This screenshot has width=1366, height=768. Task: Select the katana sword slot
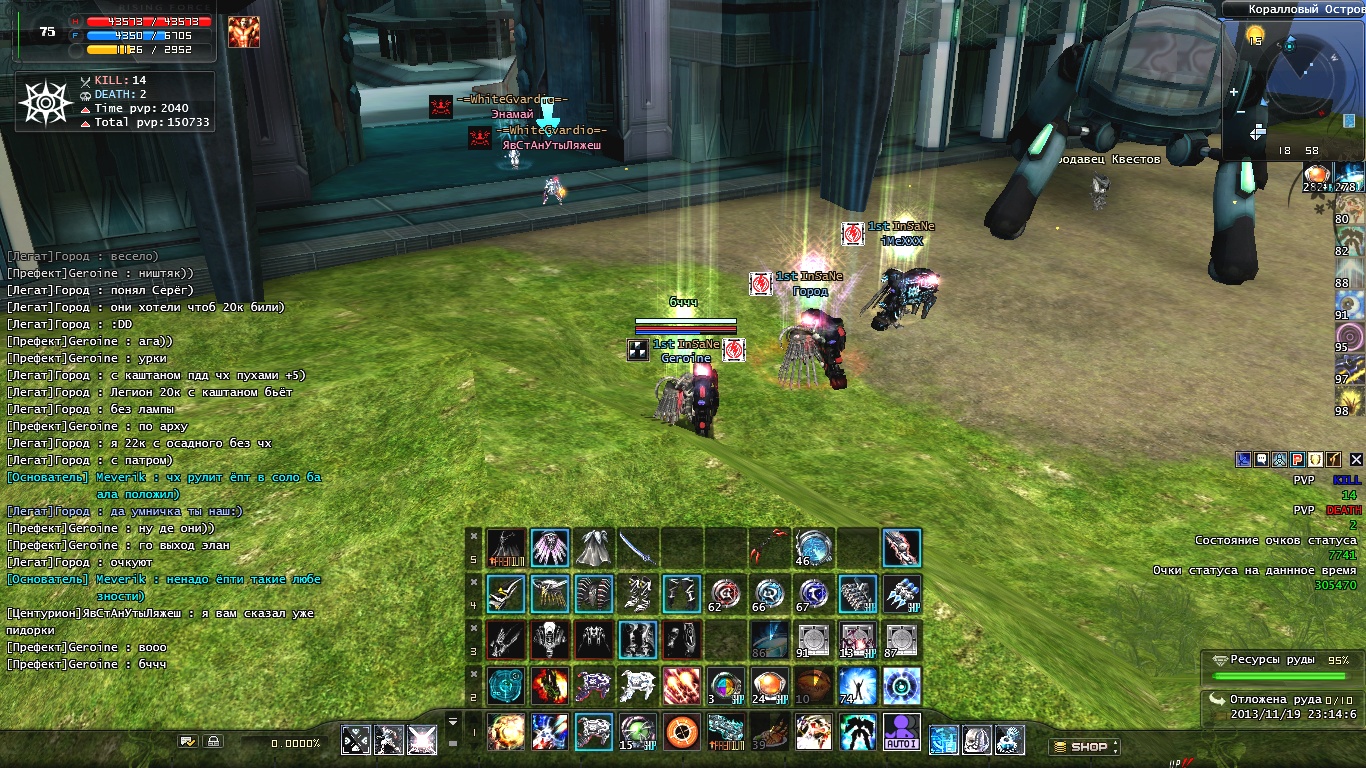point(638,548)
